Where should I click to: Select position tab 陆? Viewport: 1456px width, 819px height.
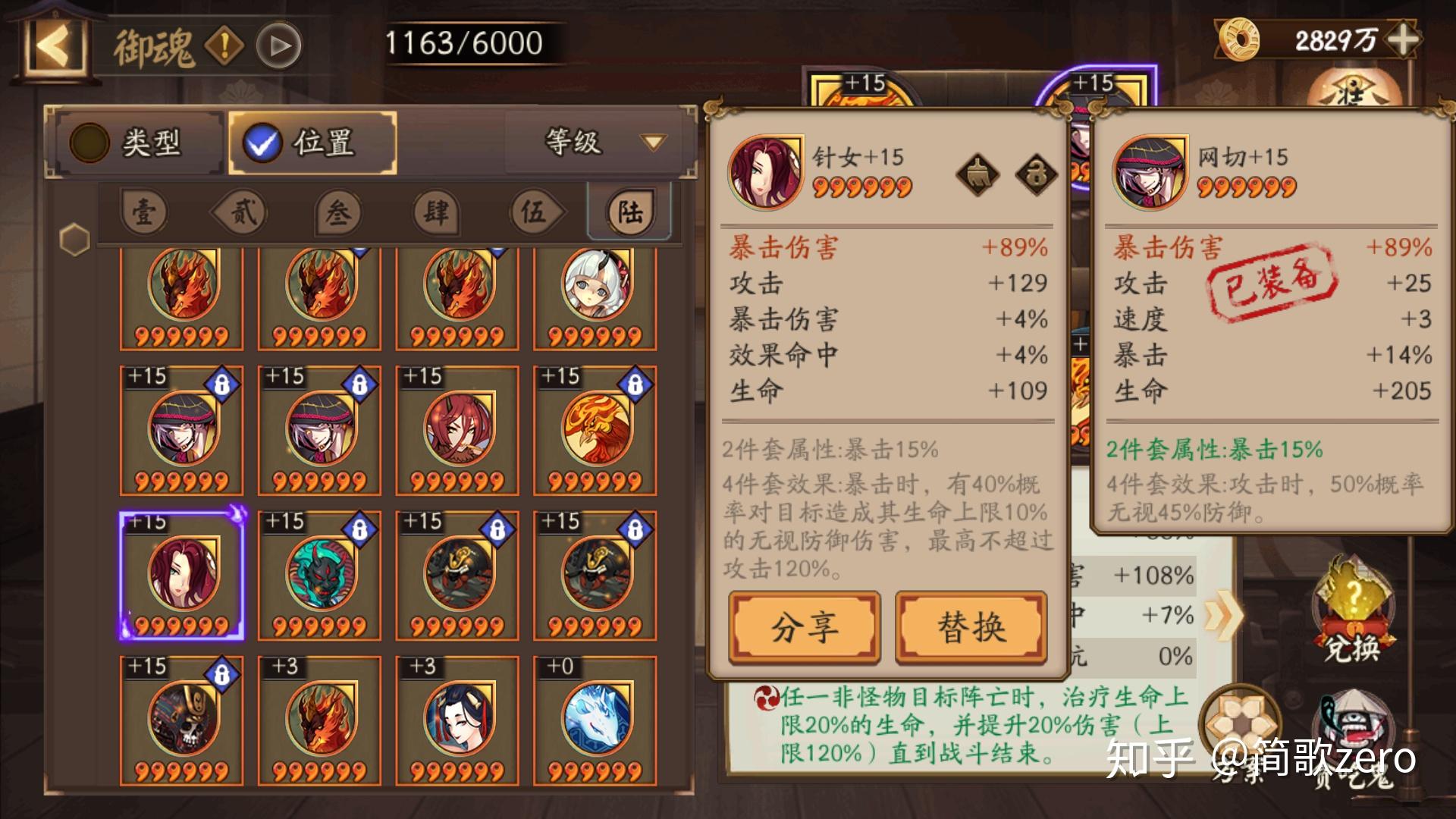629,213
